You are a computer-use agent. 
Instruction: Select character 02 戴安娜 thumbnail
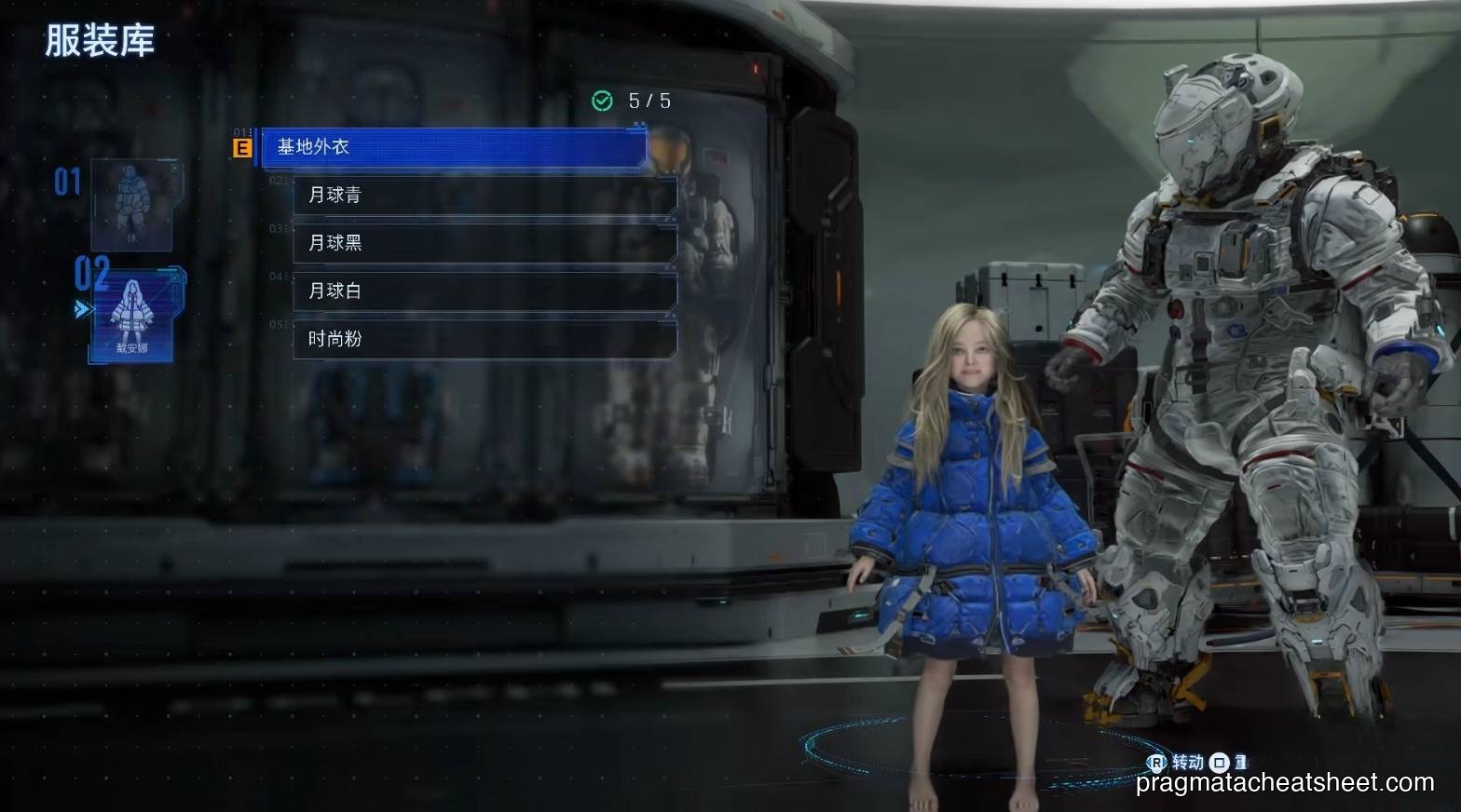click(131, 317)
